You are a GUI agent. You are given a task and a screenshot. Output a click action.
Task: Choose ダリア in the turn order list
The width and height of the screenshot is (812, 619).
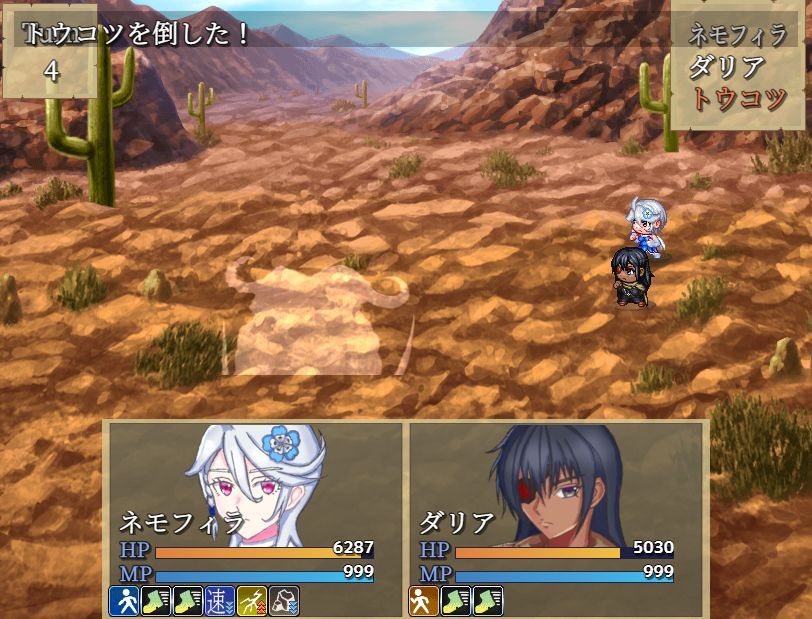click(726, 67)
